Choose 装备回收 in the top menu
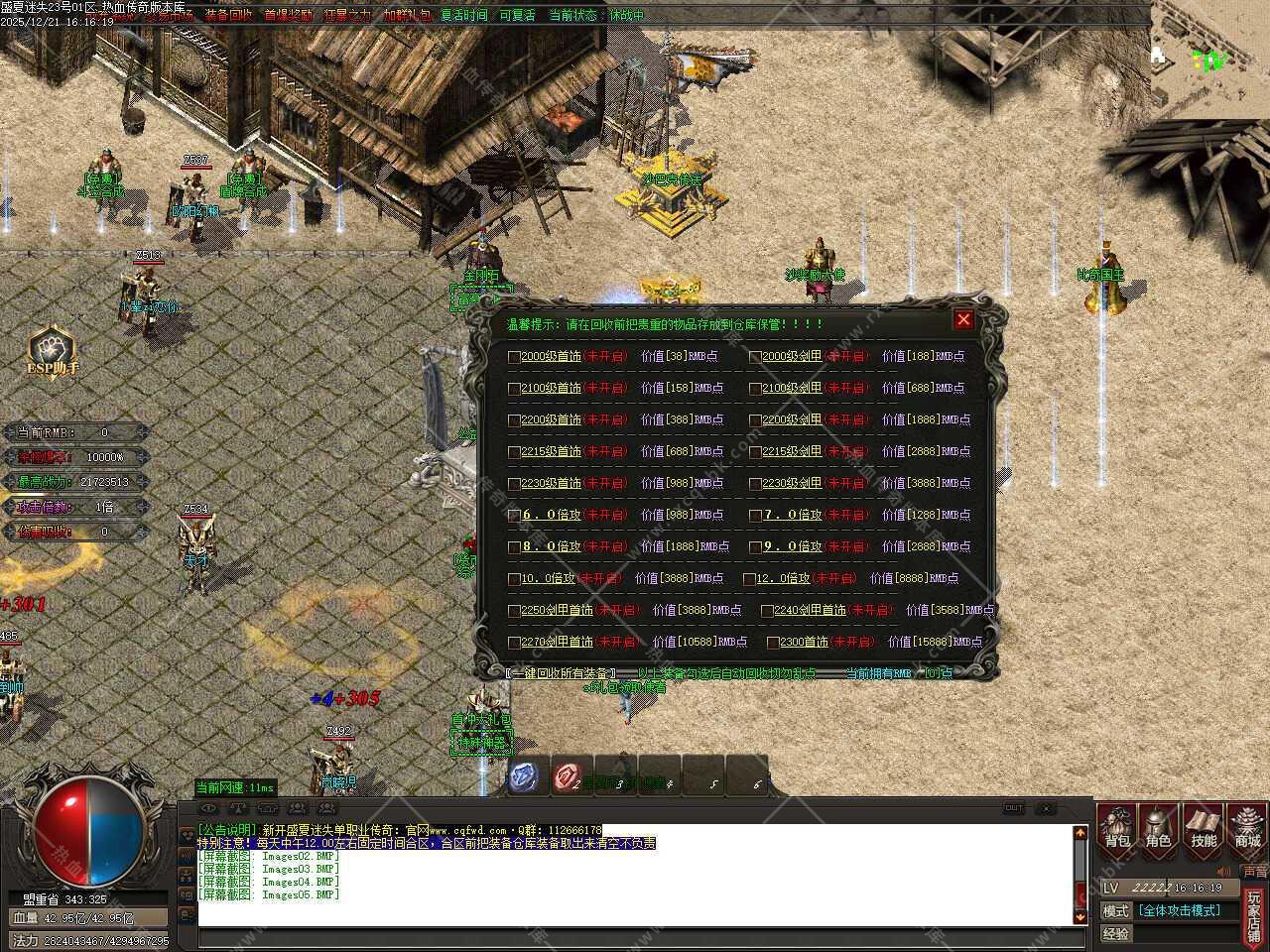The height and width of the screenshot is (952, 1270). click(x=228, y=16)
